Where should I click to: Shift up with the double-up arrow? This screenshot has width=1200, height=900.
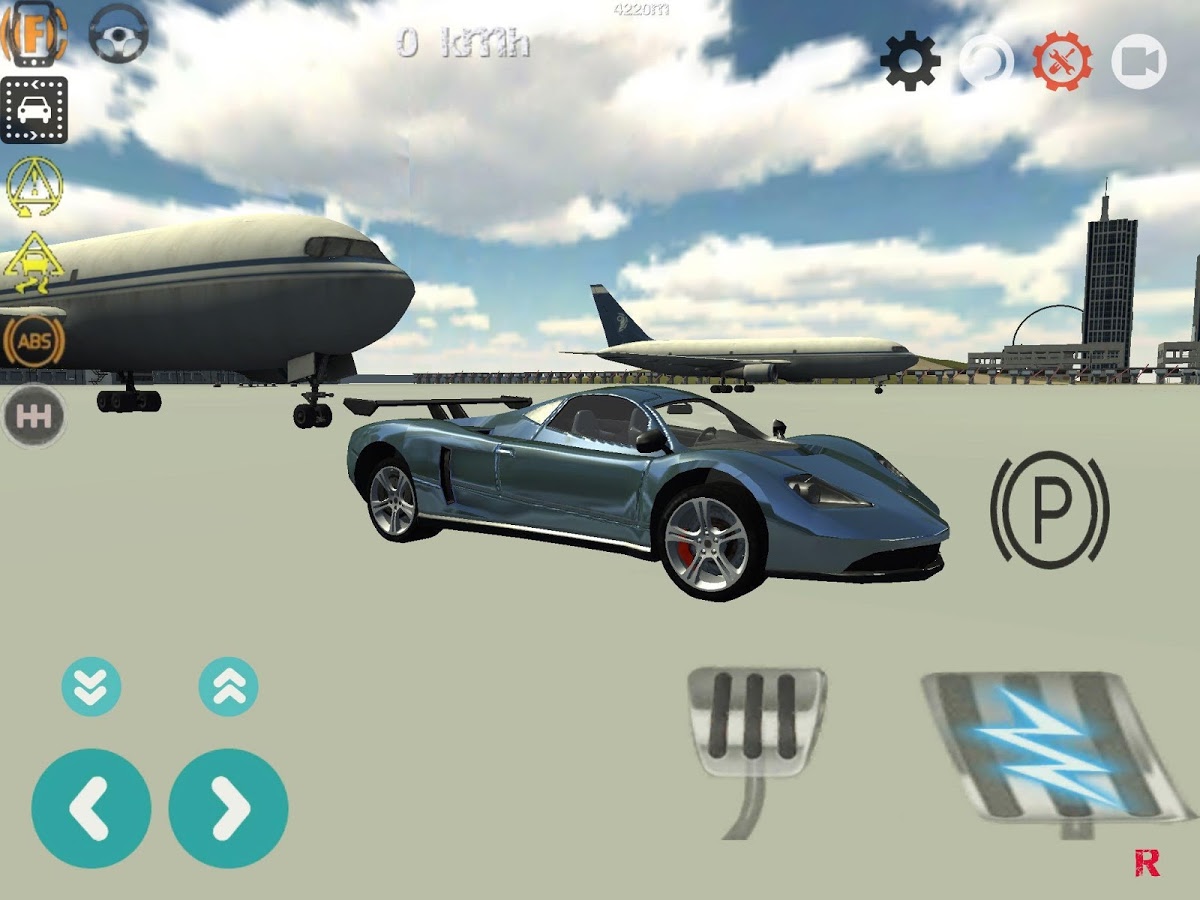point(228,687)
